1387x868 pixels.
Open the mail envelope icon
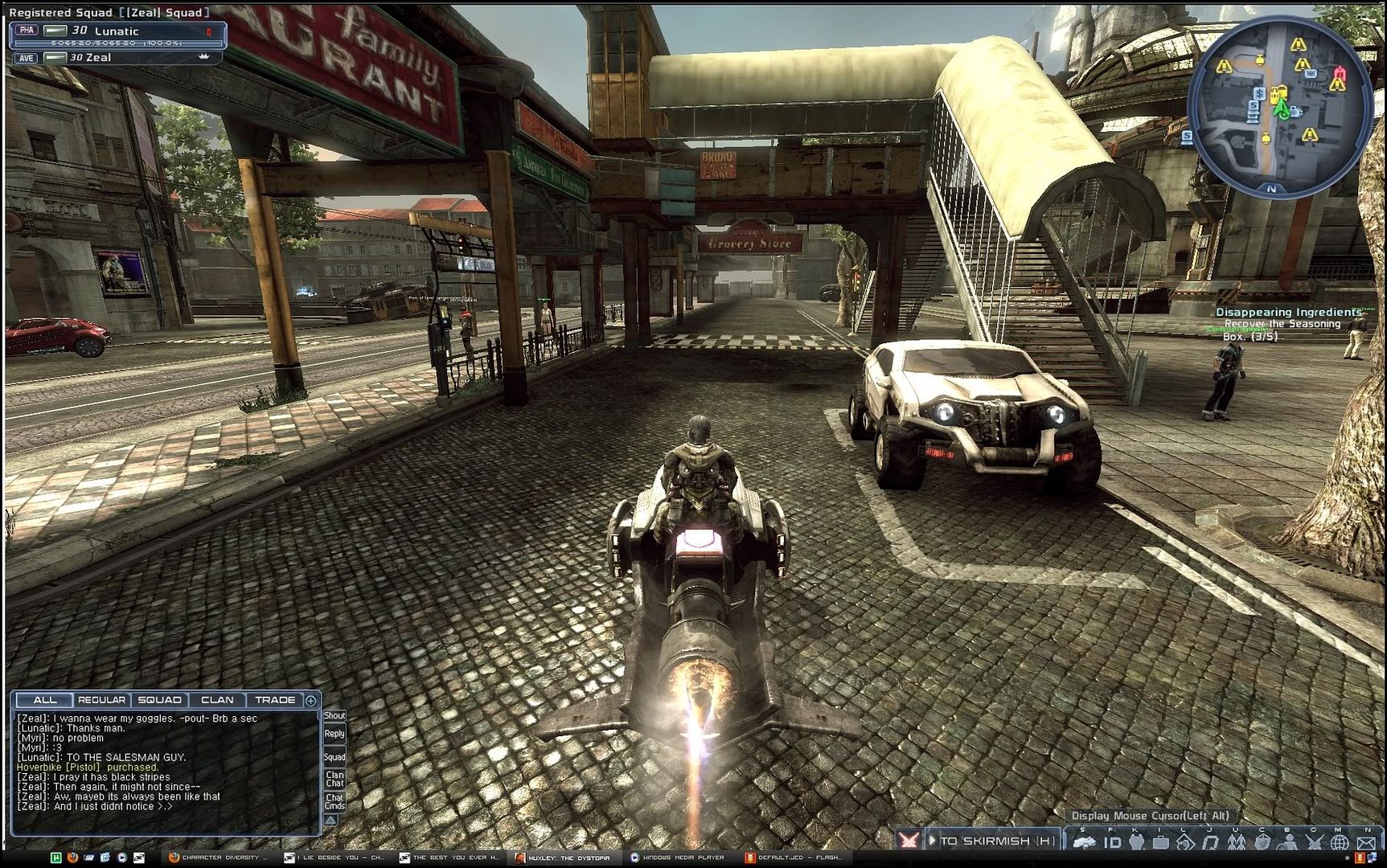pyautogui.click(x=1366, y=842)
